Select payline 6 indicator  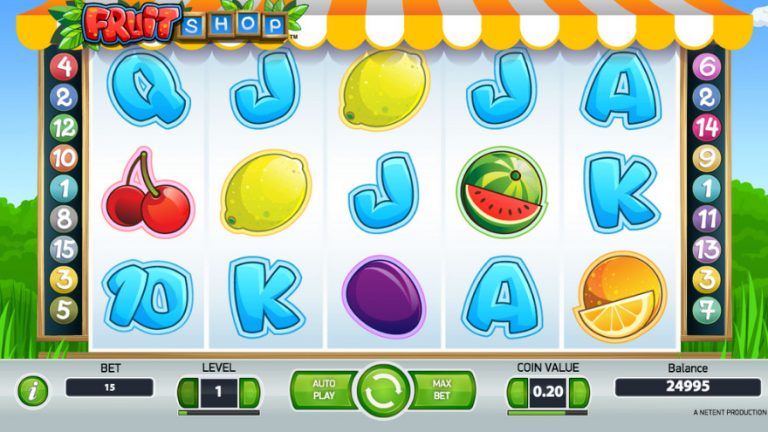(x=706, y=68)
